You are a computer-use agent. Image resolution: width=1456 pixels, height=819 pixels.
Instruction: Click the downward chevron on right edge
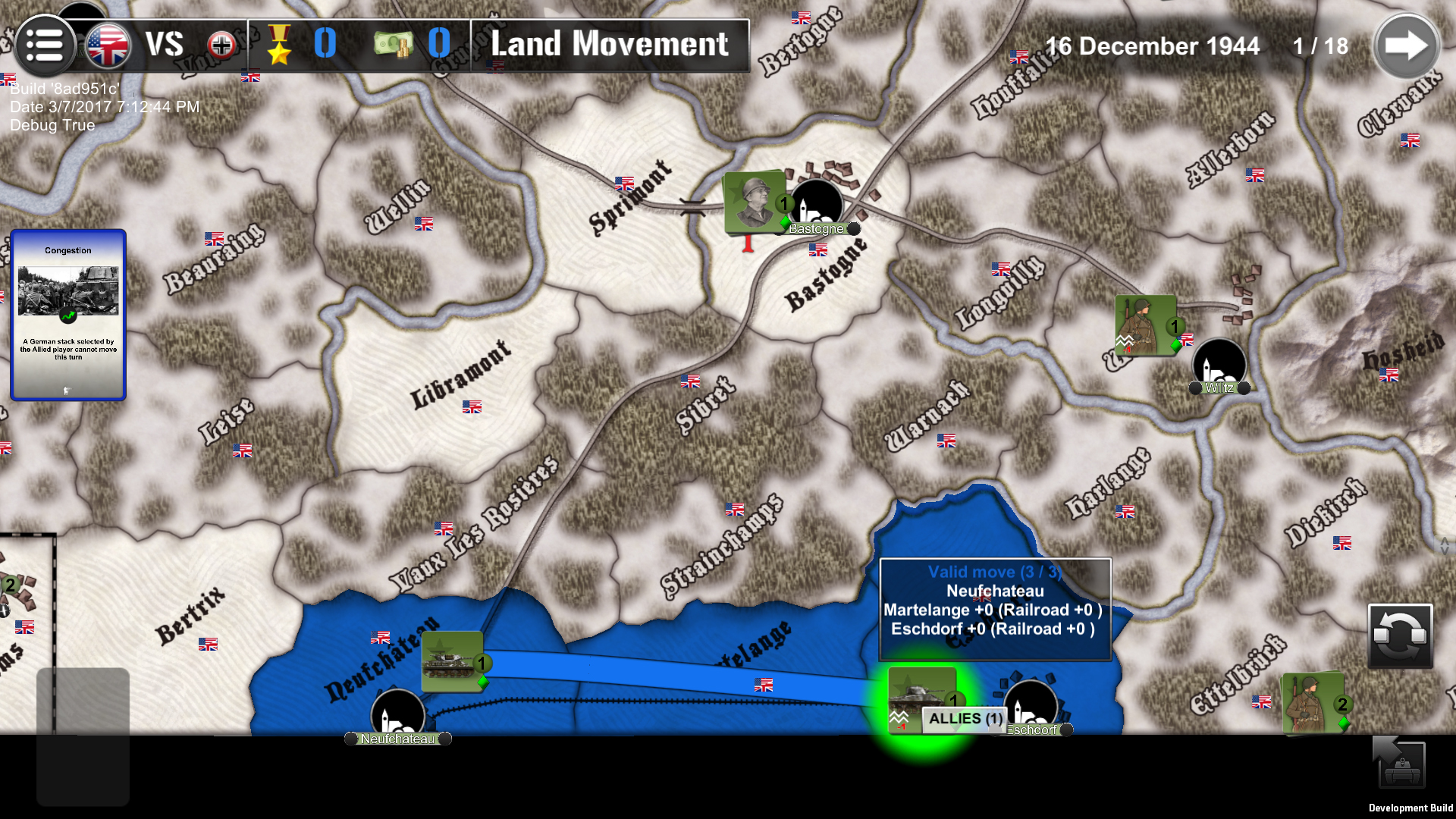1444,551
